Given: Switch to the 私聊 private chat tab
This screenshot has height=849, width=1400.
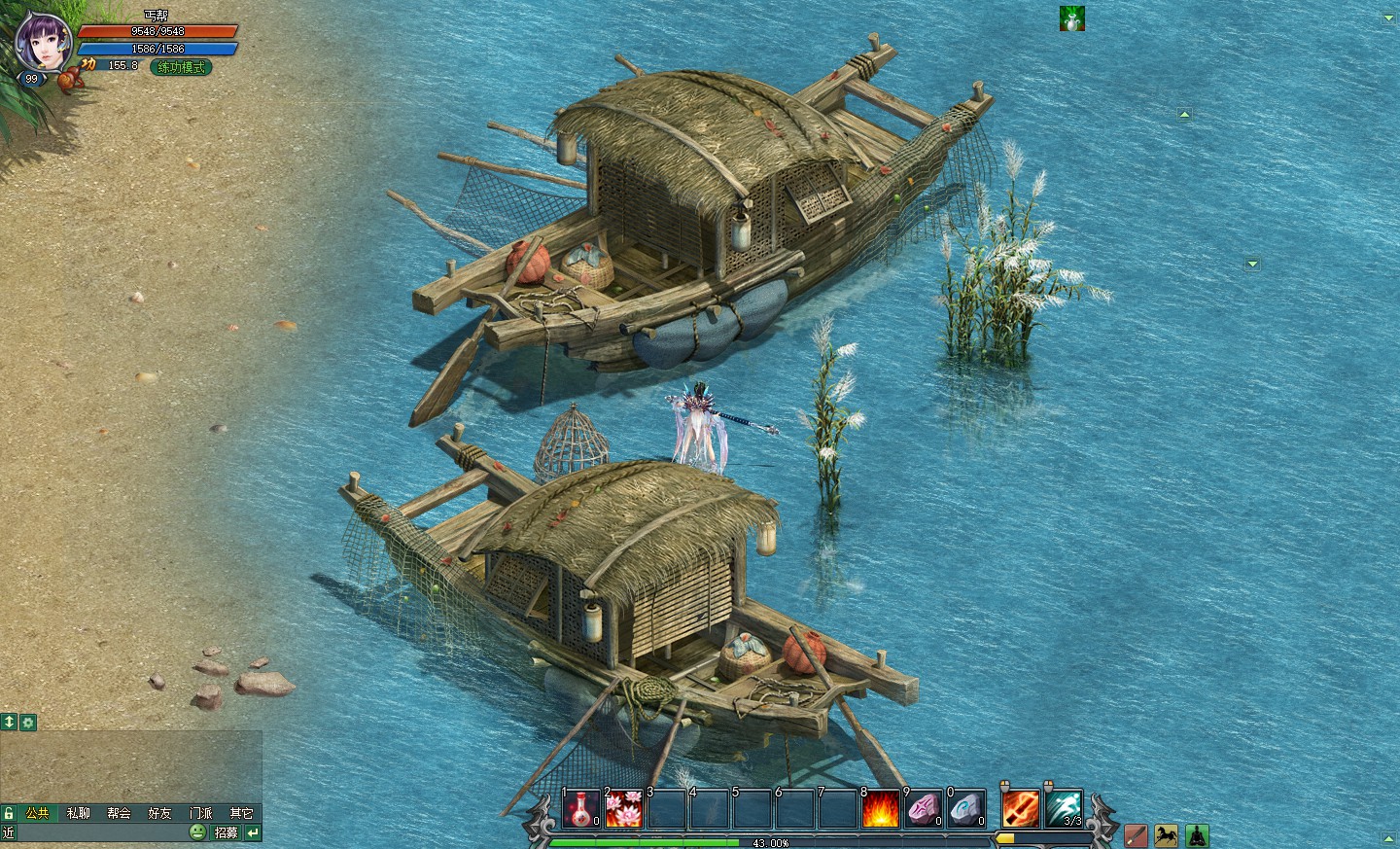Looking at the screenshot, I should [78, 813].
